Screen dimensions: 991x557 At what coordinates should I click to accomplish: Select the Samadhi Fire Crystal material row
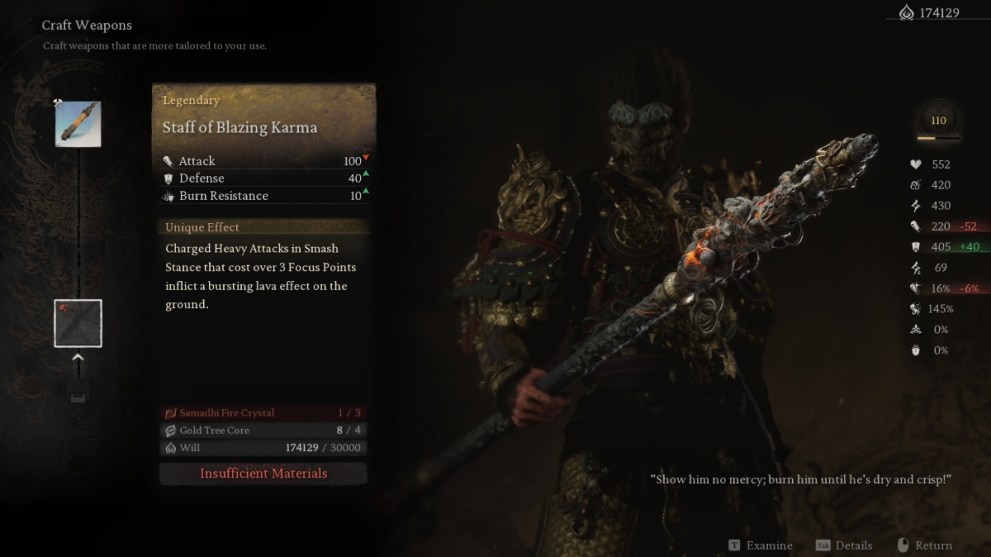click(263, 413)
